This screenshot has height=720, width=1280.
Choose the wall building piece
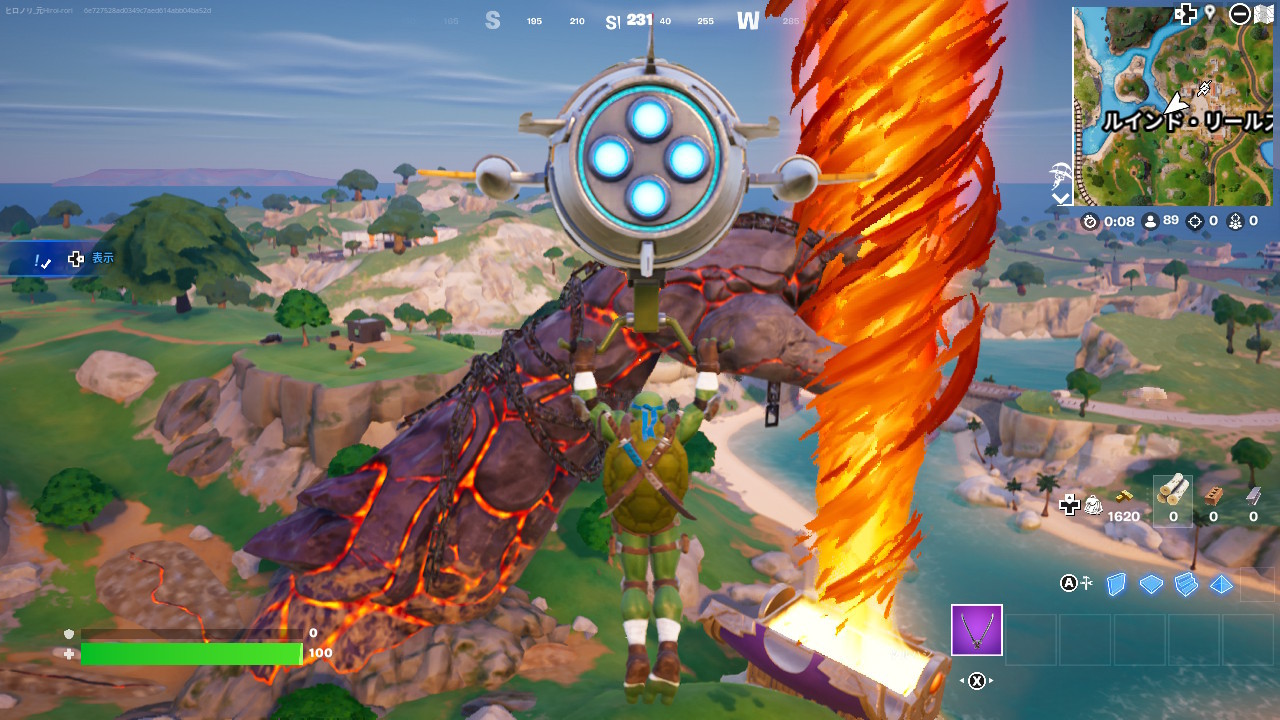click(x=1117, y=584)
